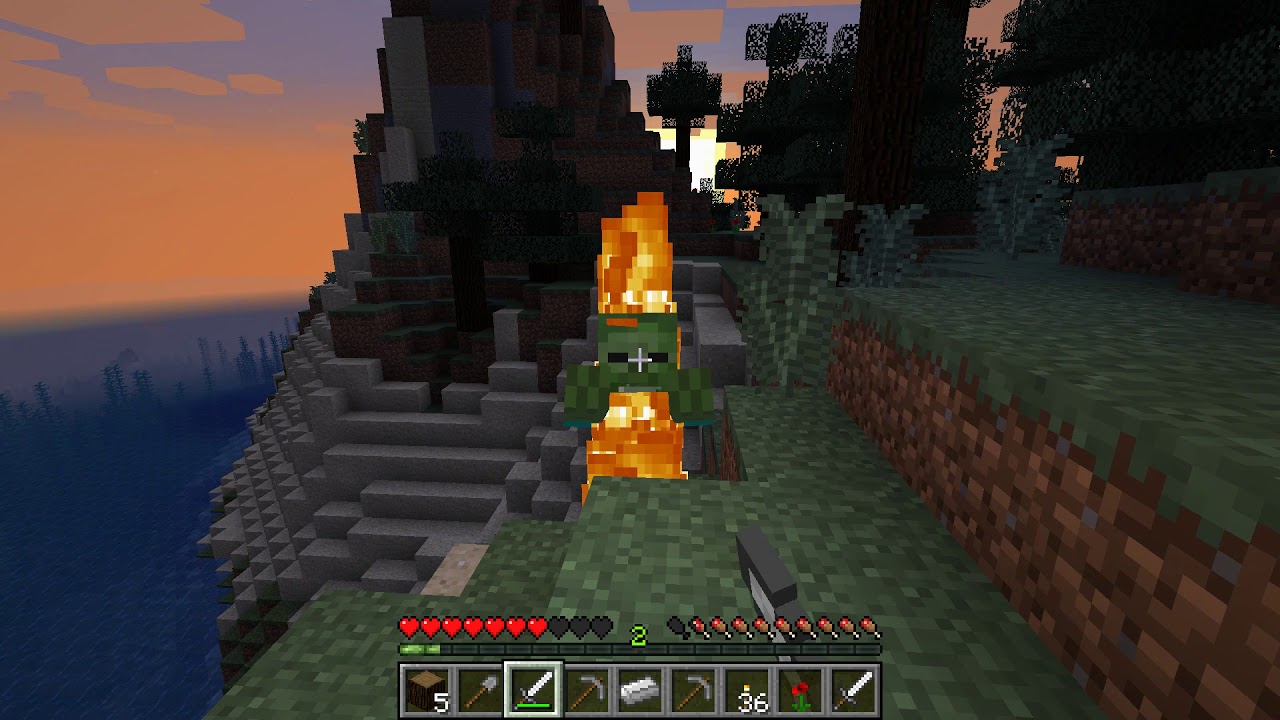Image resolution: width=1280 pixels, height=720 pixels.
Task: Choose the stack of 36 torches
Action: [x=748, y=691]
